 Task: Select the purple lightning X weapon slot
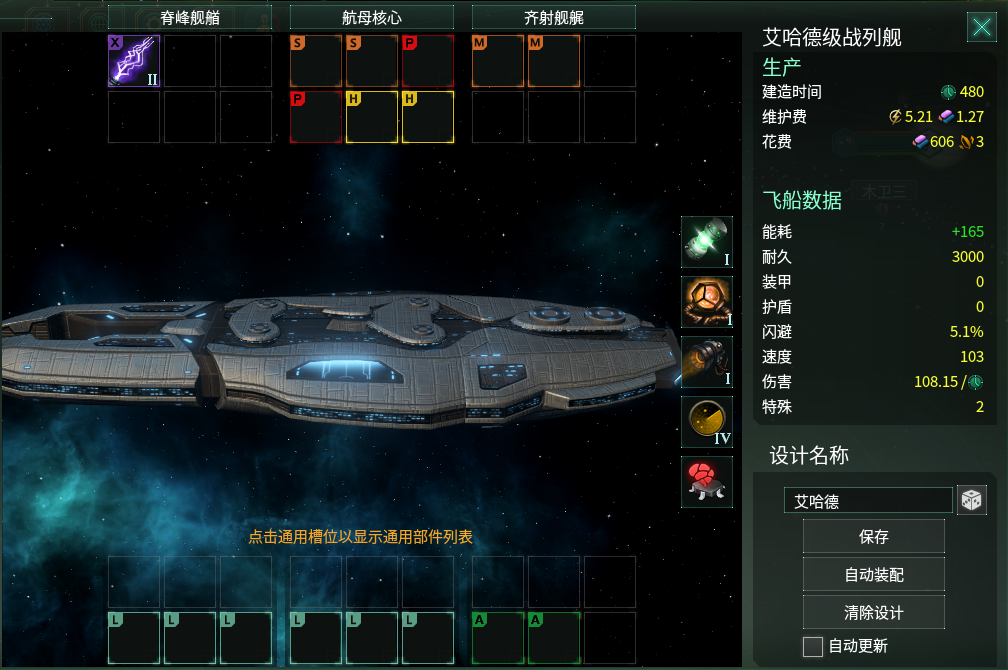point(134,61)
